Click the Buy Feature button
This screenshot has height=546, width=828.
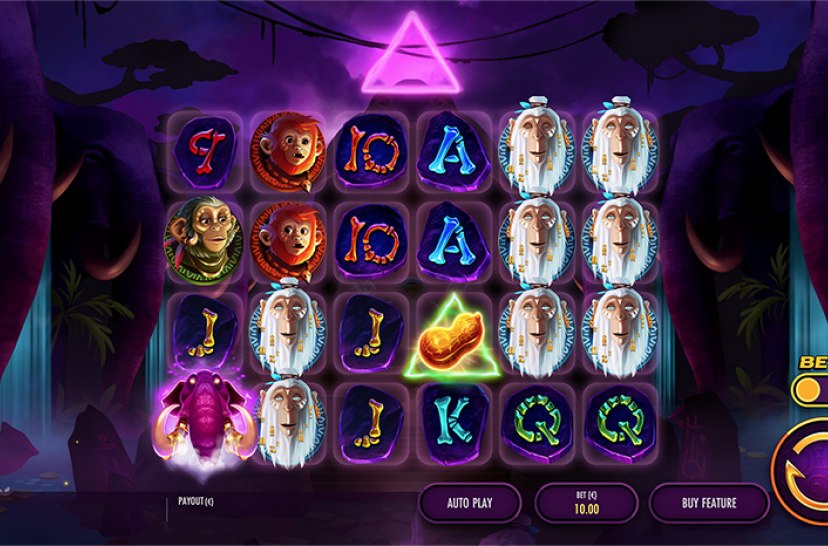709,503
